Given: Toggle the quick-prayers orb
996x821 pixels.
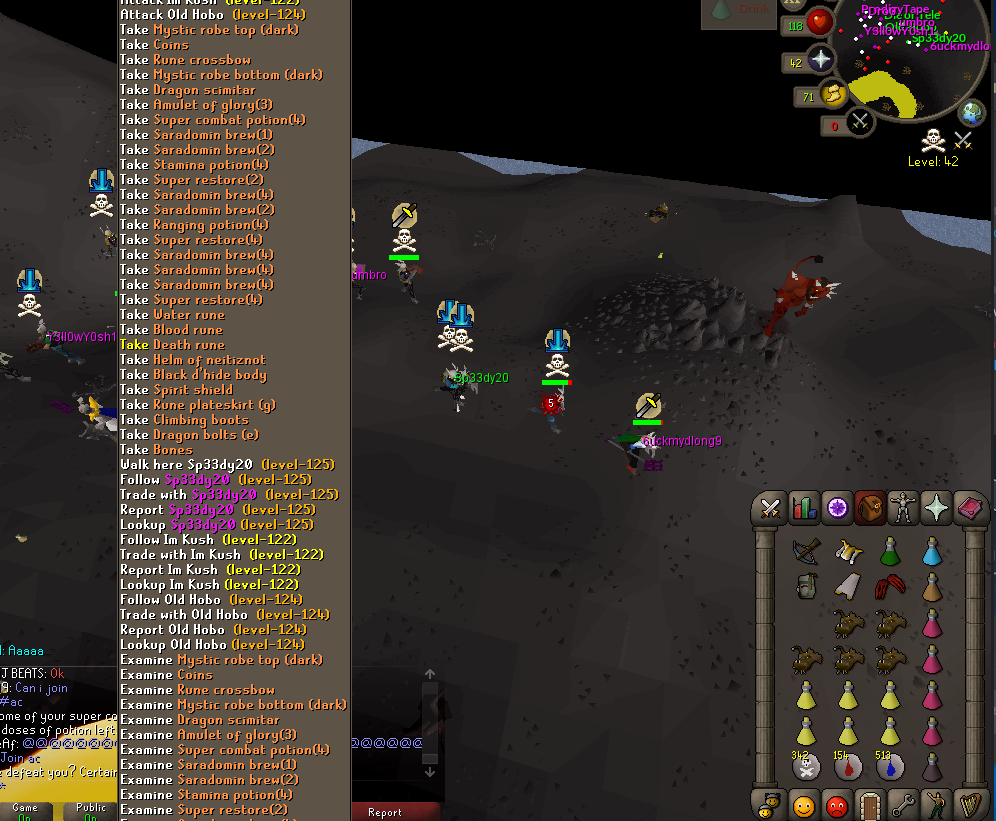Looking at the screenshot, I should [821, 60].
